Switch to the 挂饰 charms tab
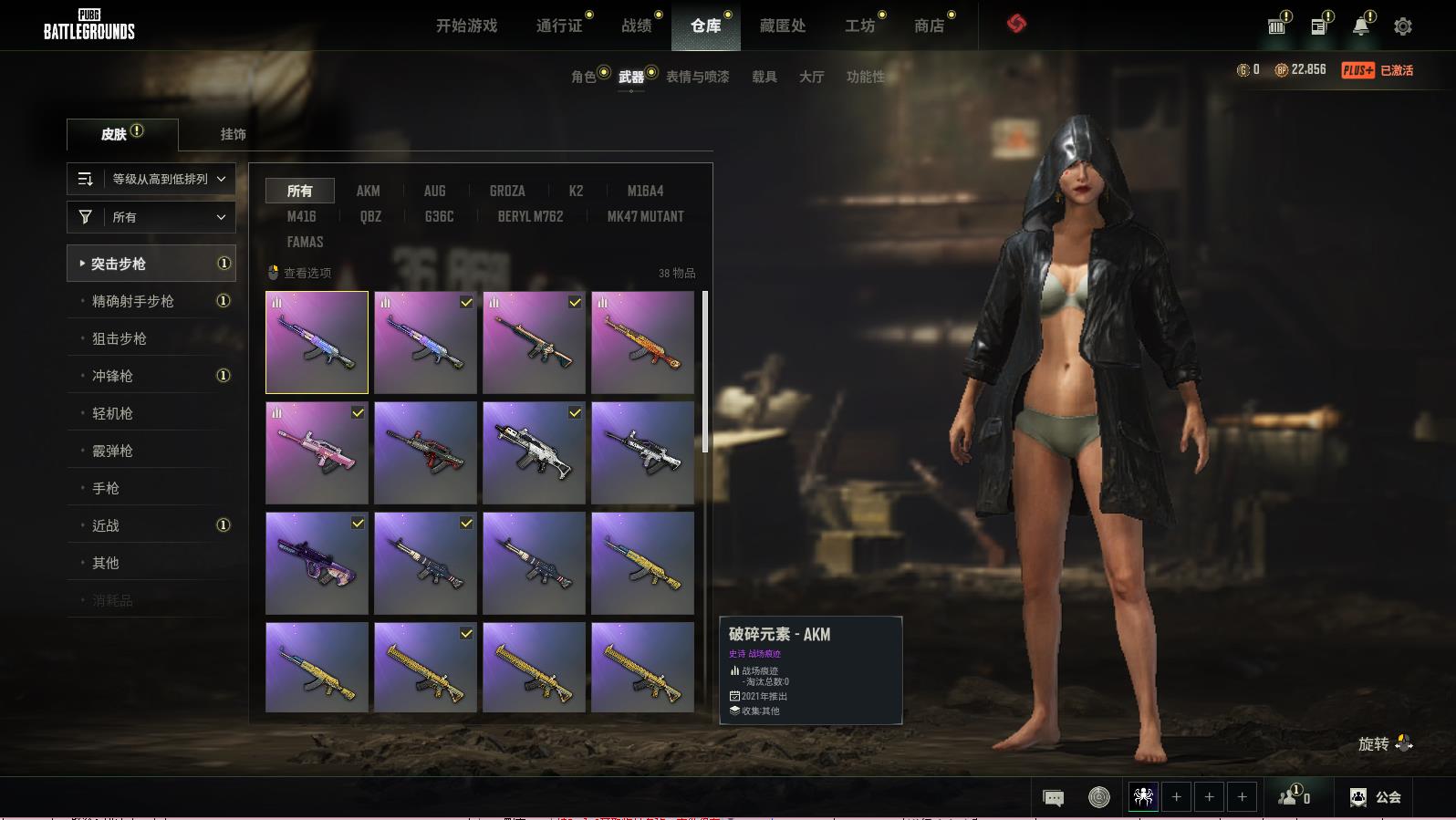This screenshot has width=1456, height=820. tap(233, 134)
